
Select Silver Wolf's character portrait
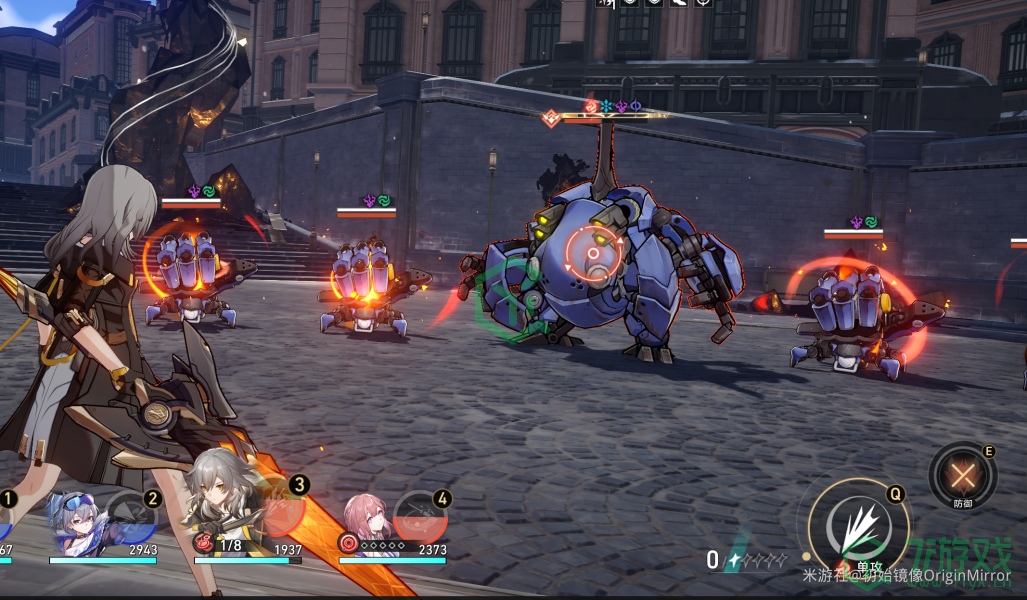coord(79,520)
